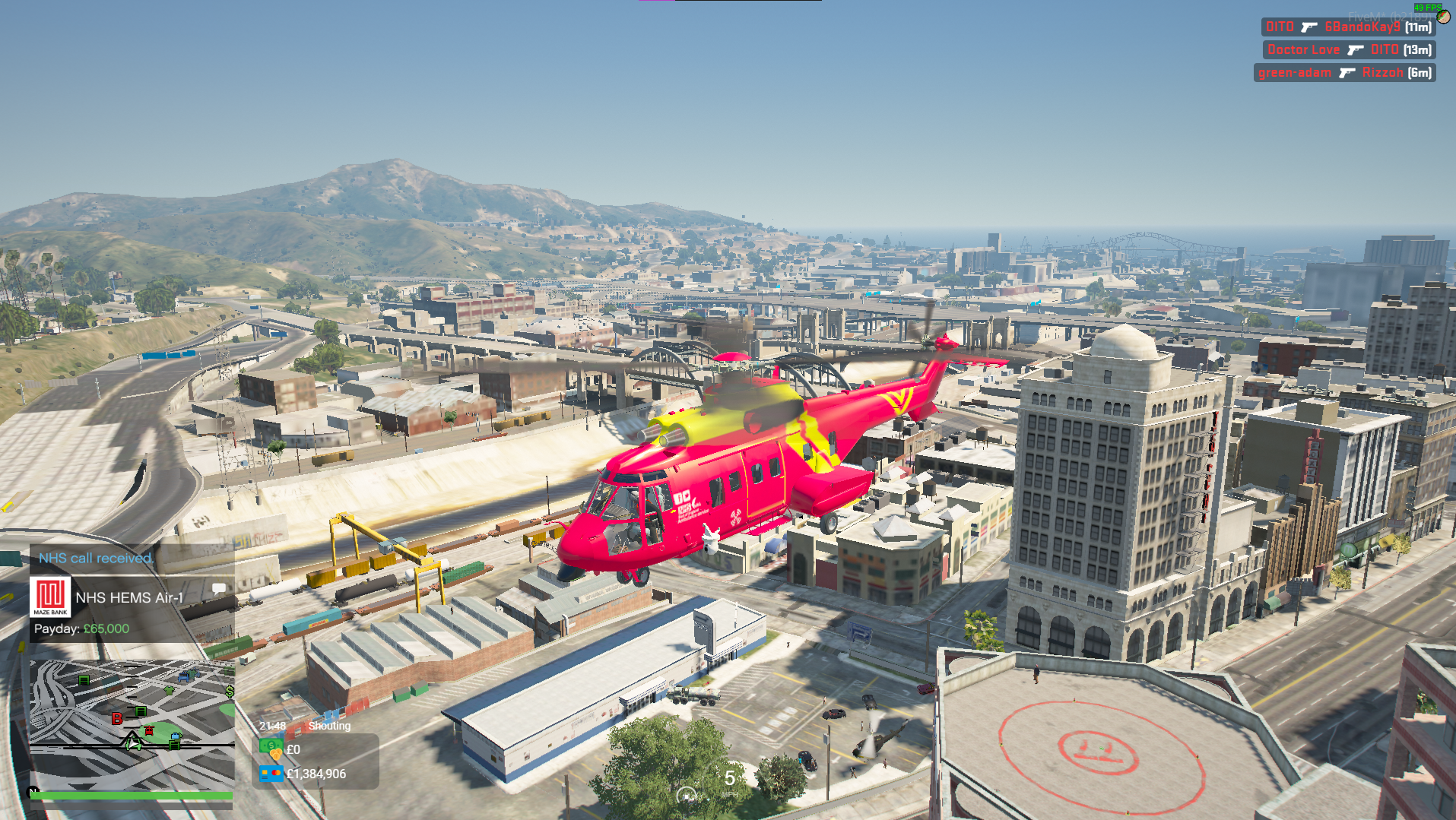Click the 21:48 clock label

[x=271, y=726]
